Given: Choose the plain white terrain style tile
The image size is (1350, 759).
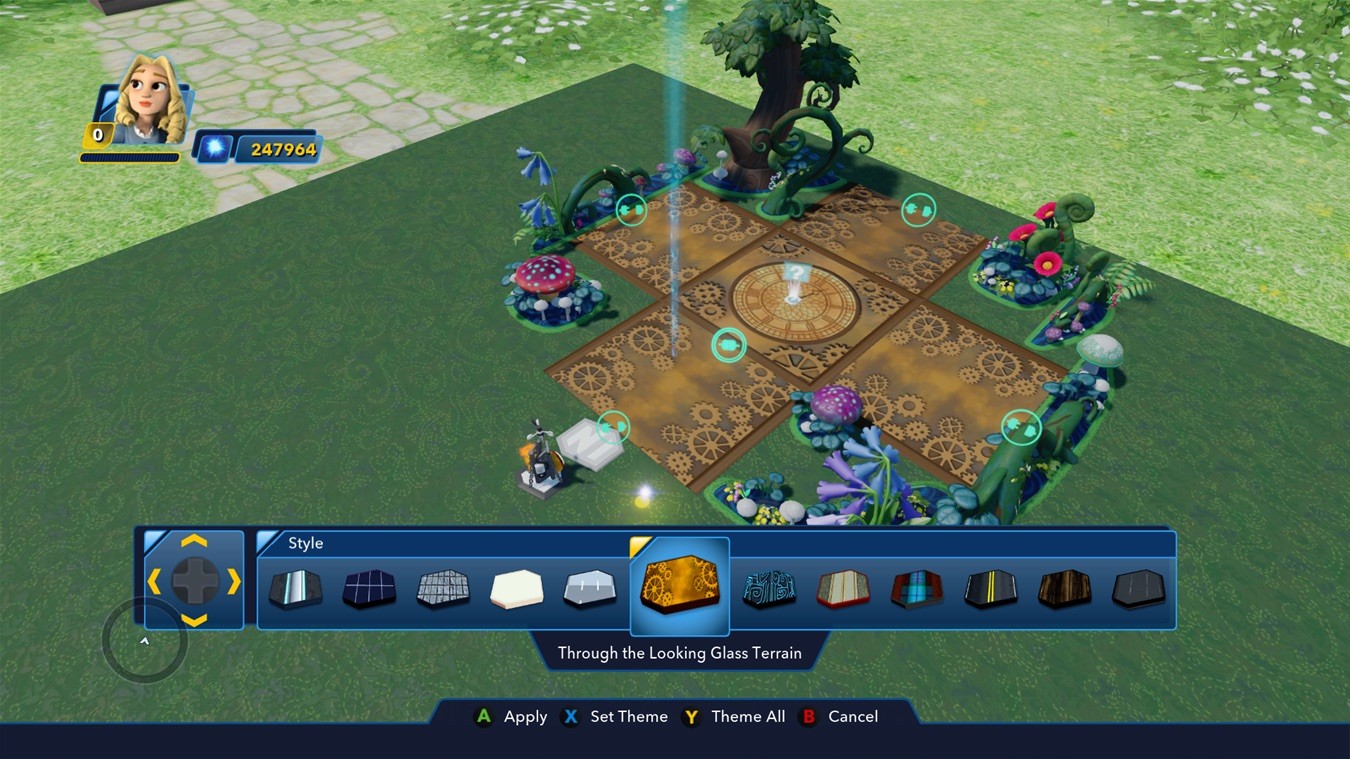Looking at the screenshot, I should 517,589.
